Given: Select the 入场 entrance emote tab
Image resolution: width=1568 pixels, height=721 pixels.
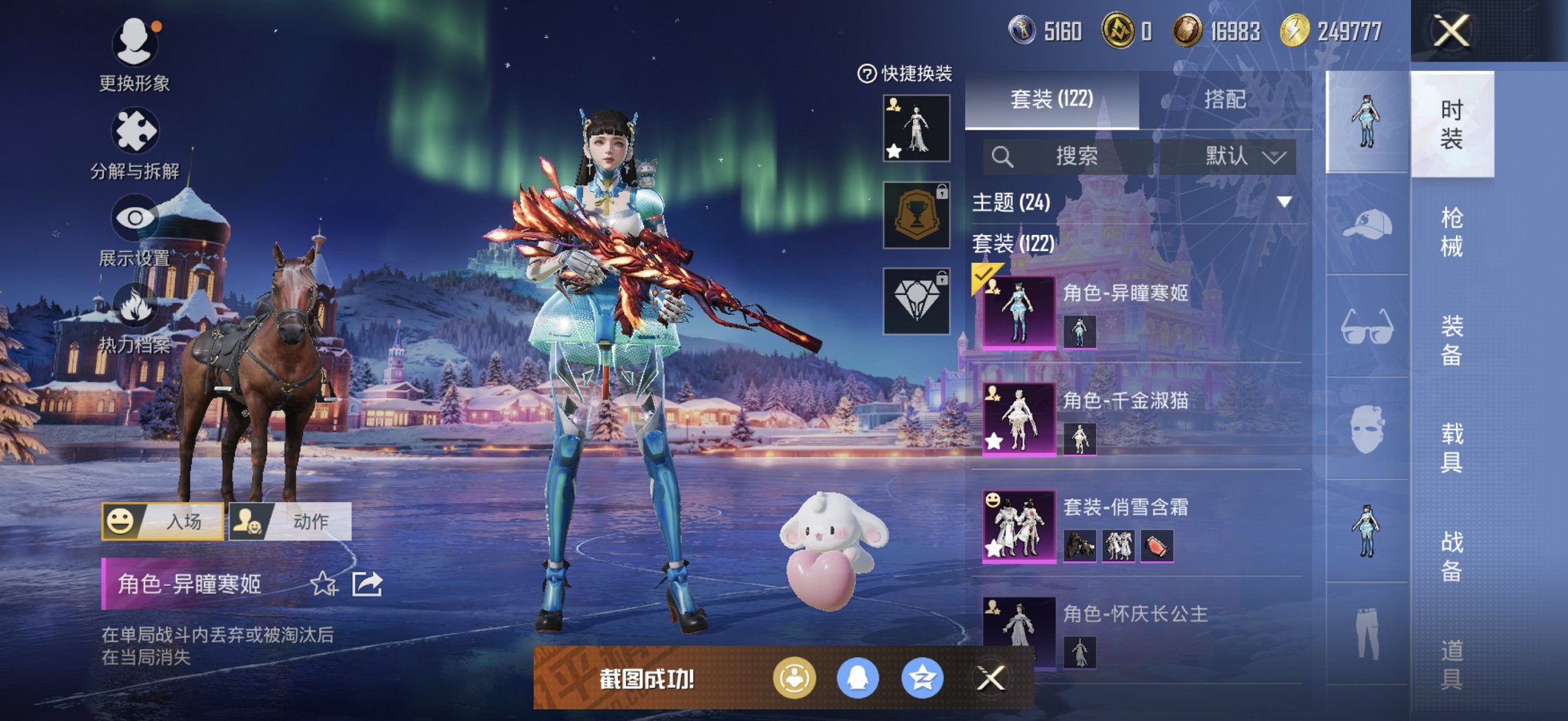Looking at the screenshot, I should [x=163, y=521].
